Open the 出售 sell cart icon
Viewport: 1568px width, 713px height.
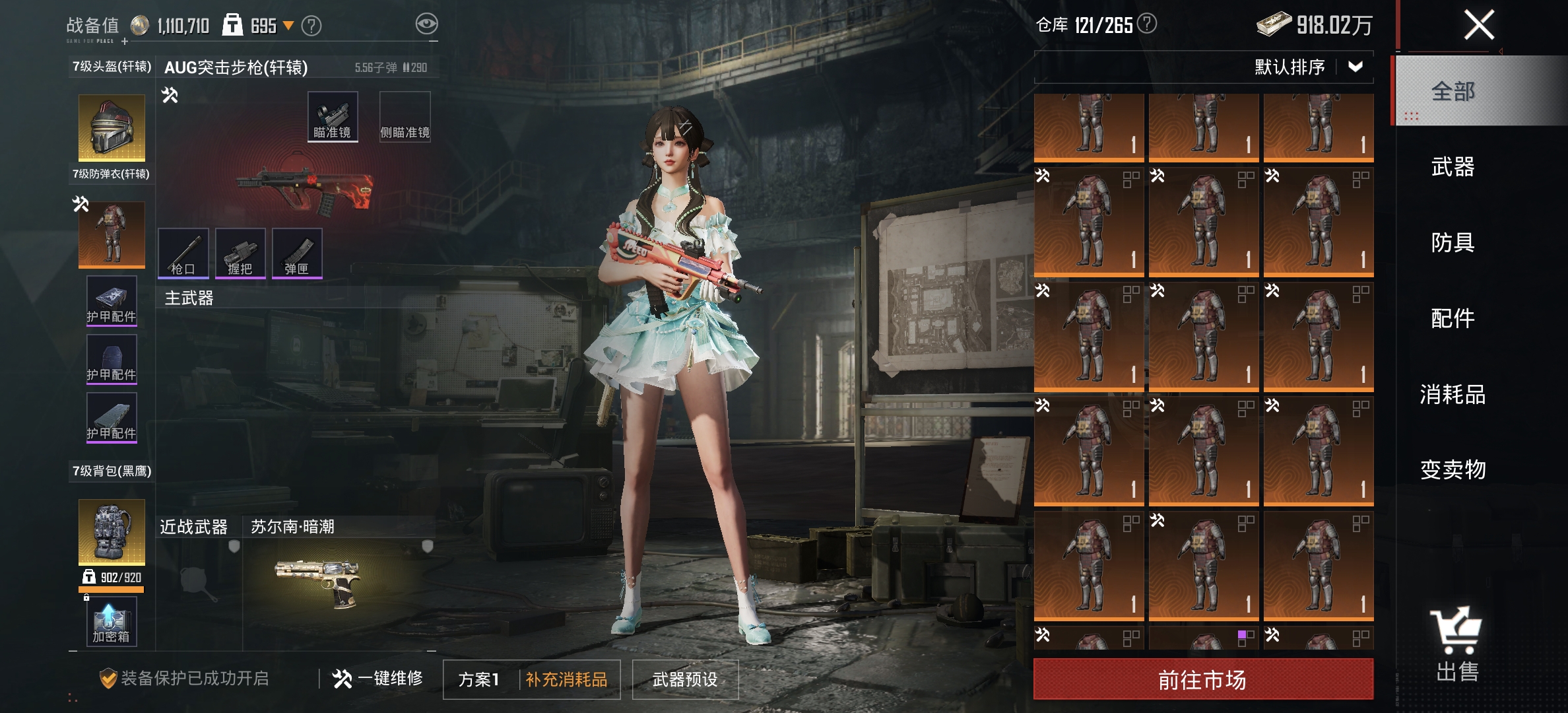[x=1455, y=629]
